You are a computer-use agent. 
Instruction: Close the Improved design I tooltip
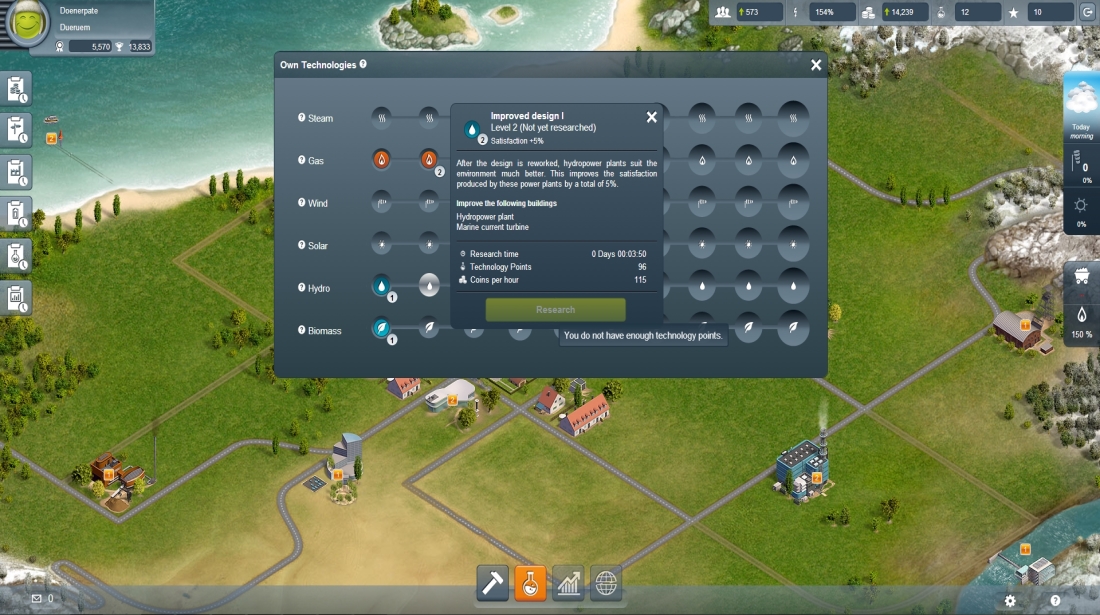(x=652, y=117)
